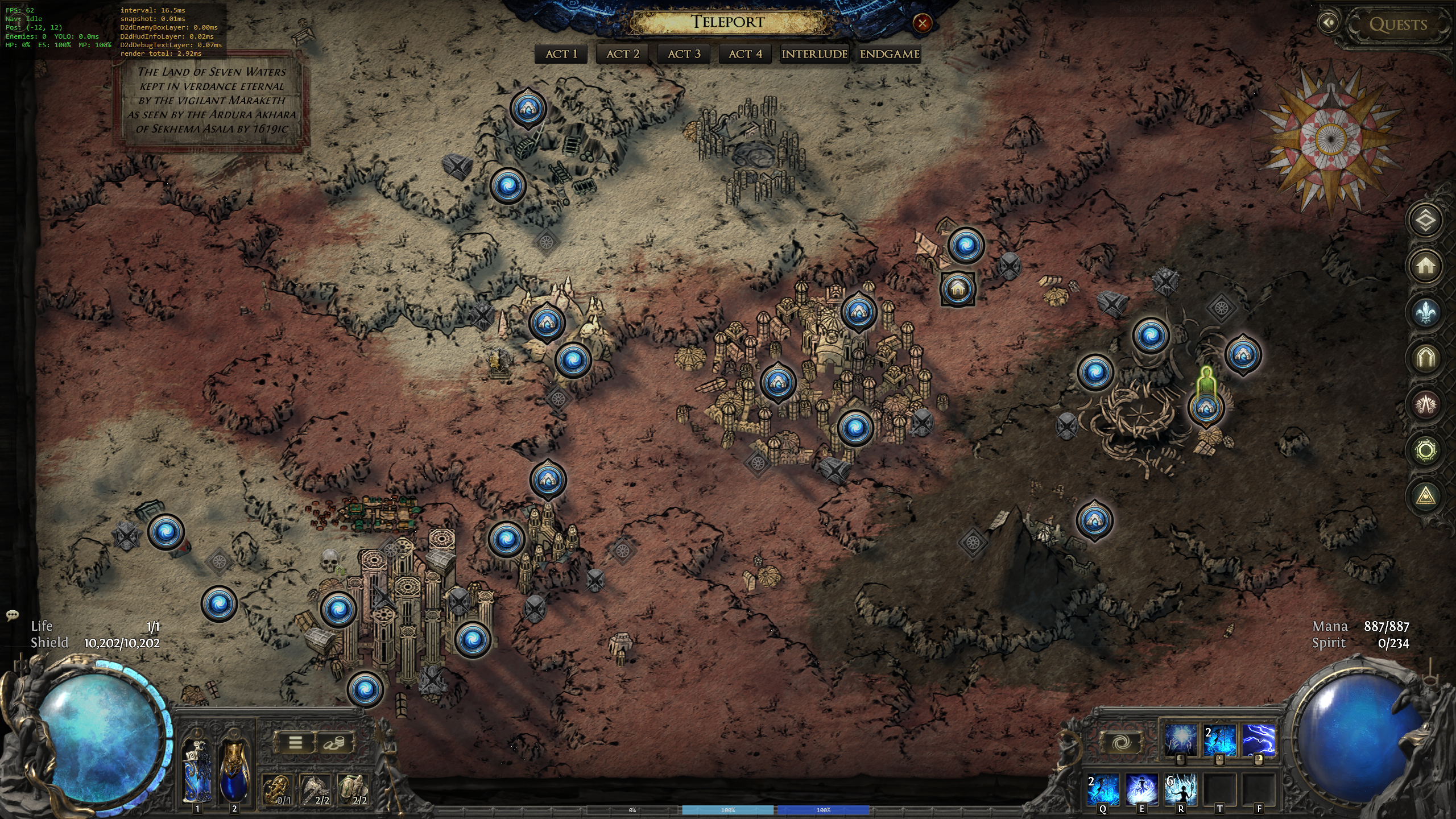The image size is (1456, 819).
Task: Select the fleur-de-lis sidebar button
Action: (x=1425, y=312)
